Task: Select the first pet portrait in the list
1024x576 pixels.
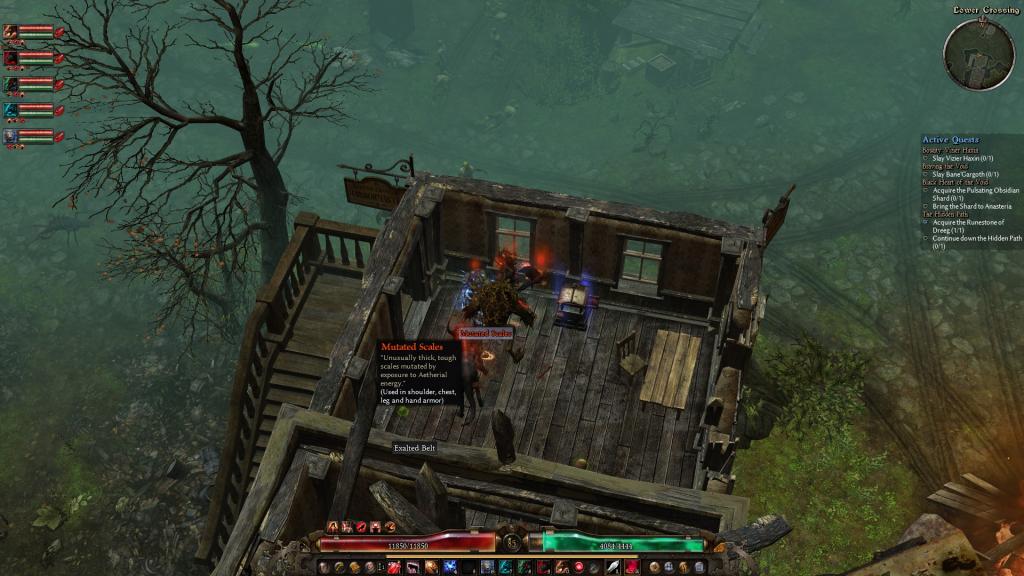Action: (11, 31)
